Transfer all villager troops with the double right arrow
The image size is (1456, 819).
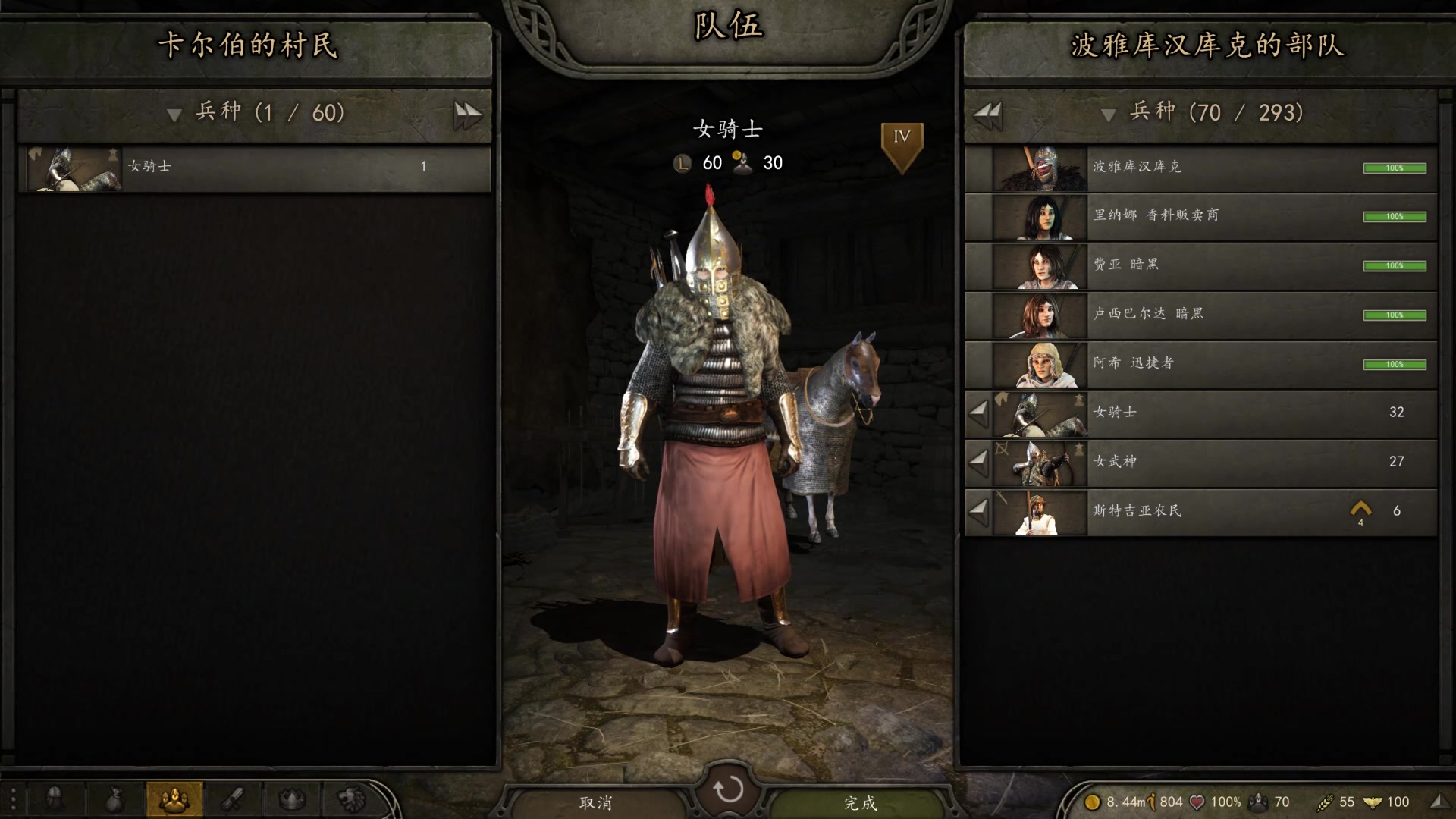click(467, 115)
